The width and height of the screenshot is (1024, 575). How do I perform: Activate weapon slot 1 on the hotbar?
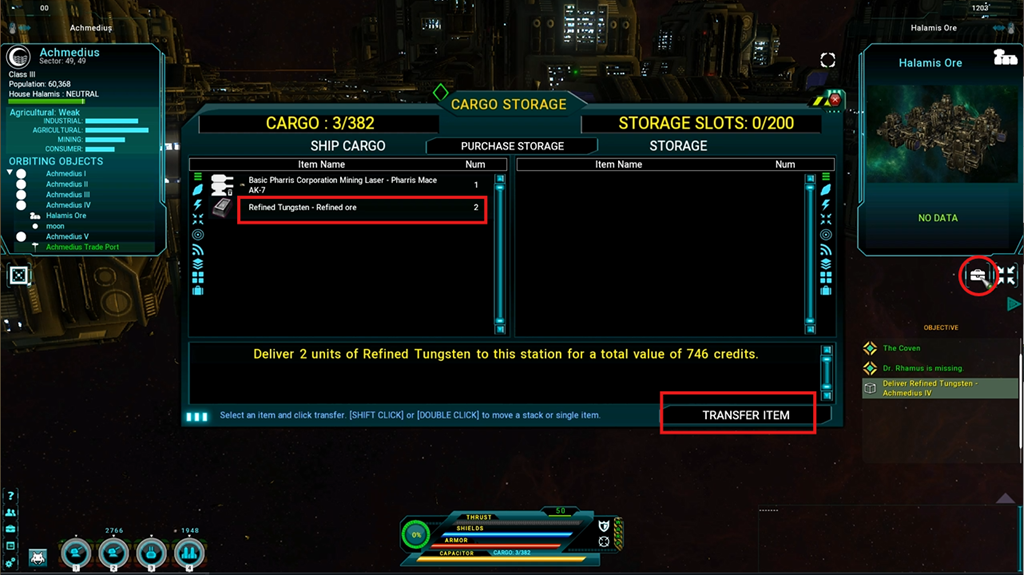coord(76,553)
